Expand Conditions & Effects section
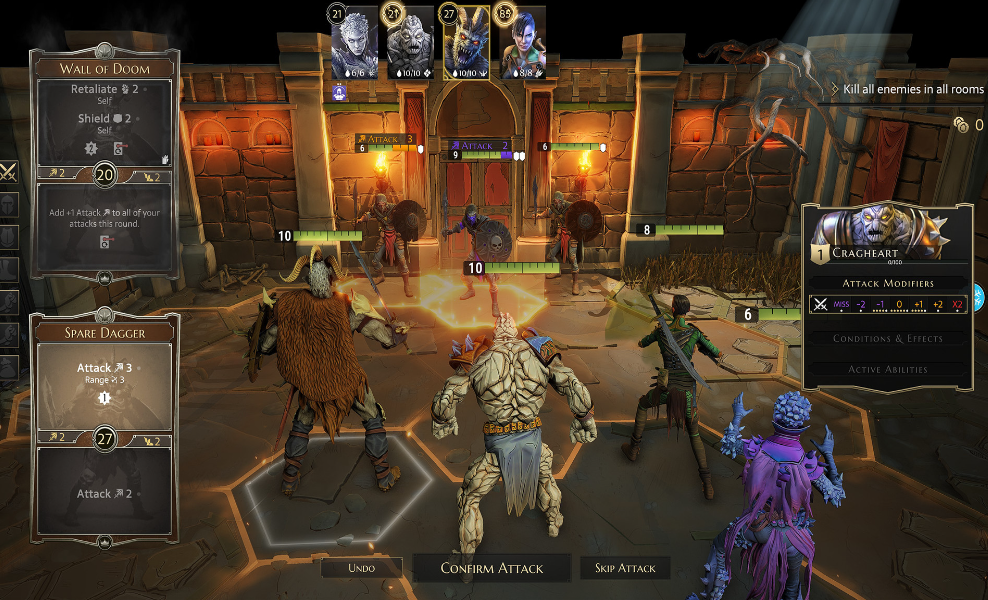Screen dimensions: 988x600 (x=888, y=338)
